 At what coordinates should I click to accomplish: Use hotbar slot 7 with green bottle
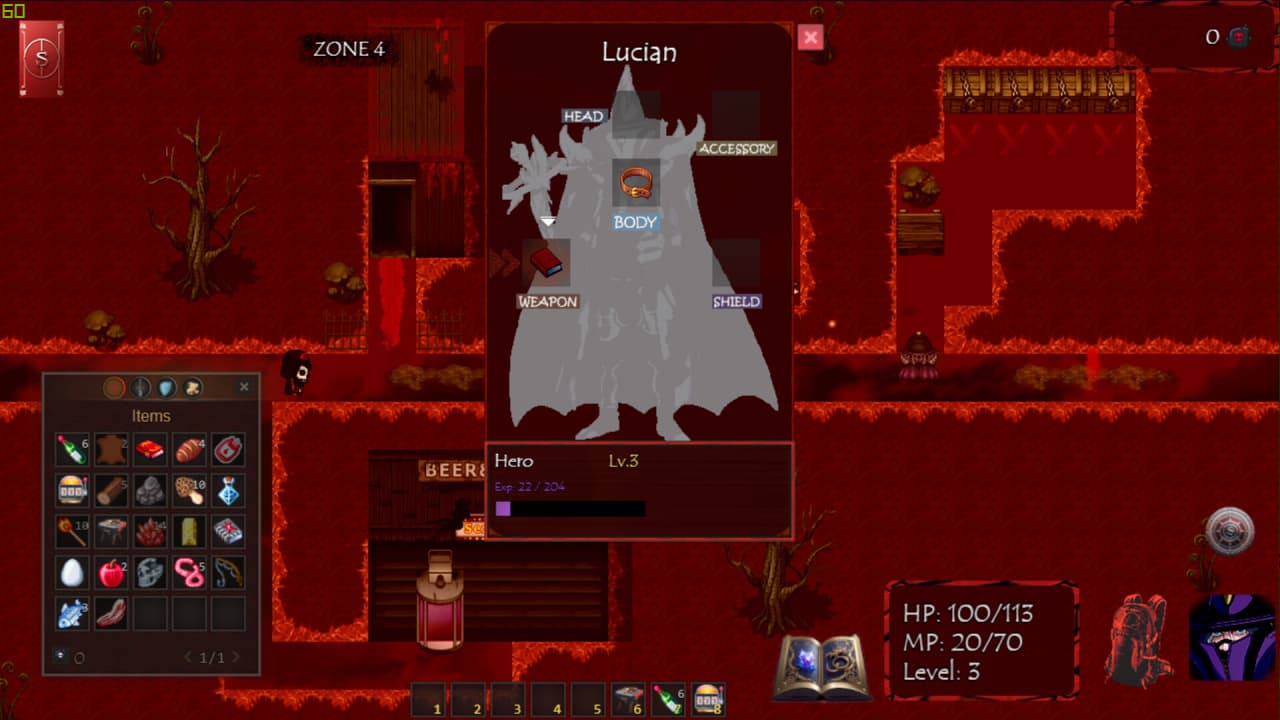[666, 699]
